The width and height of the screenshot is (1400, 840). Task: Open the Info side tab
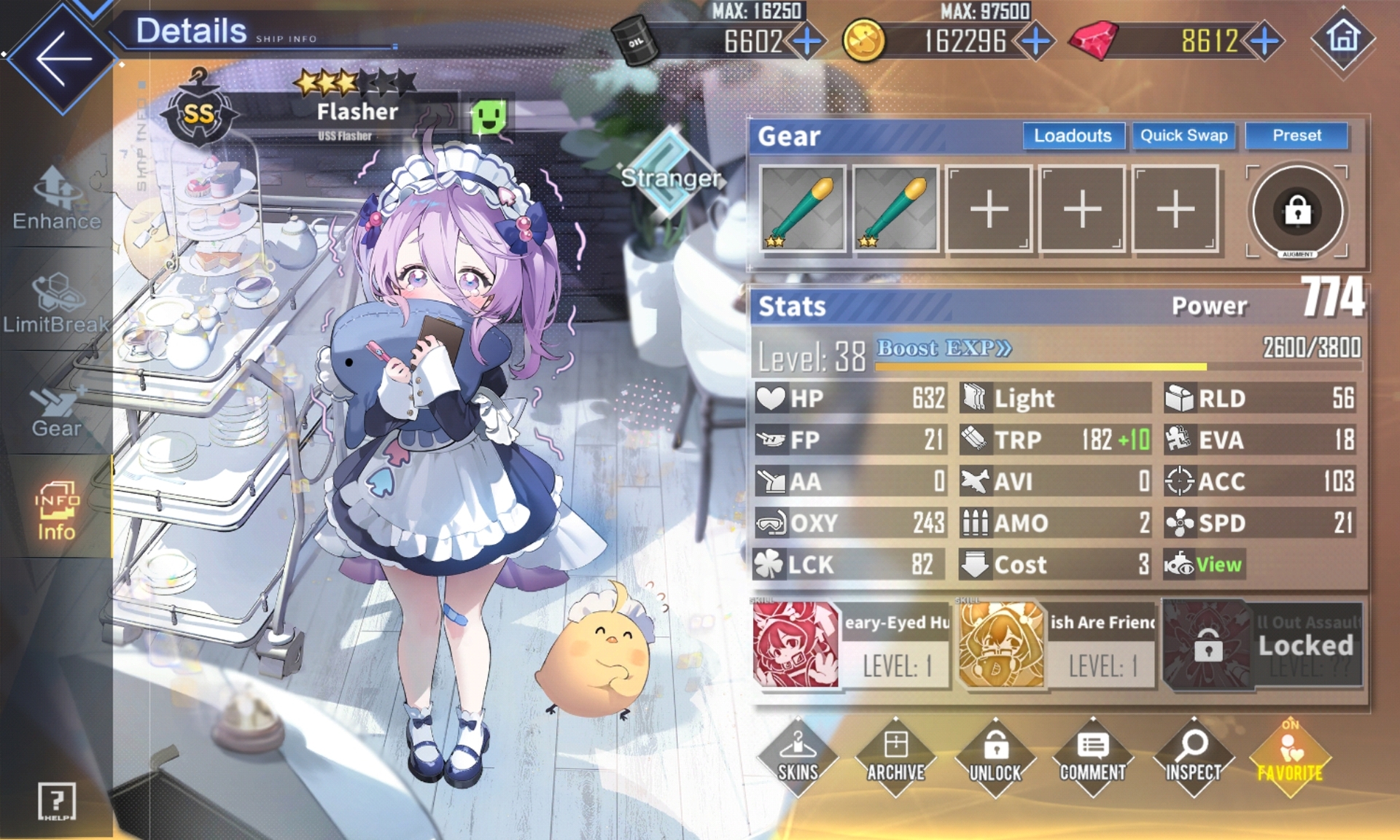[x=57, y=512]
